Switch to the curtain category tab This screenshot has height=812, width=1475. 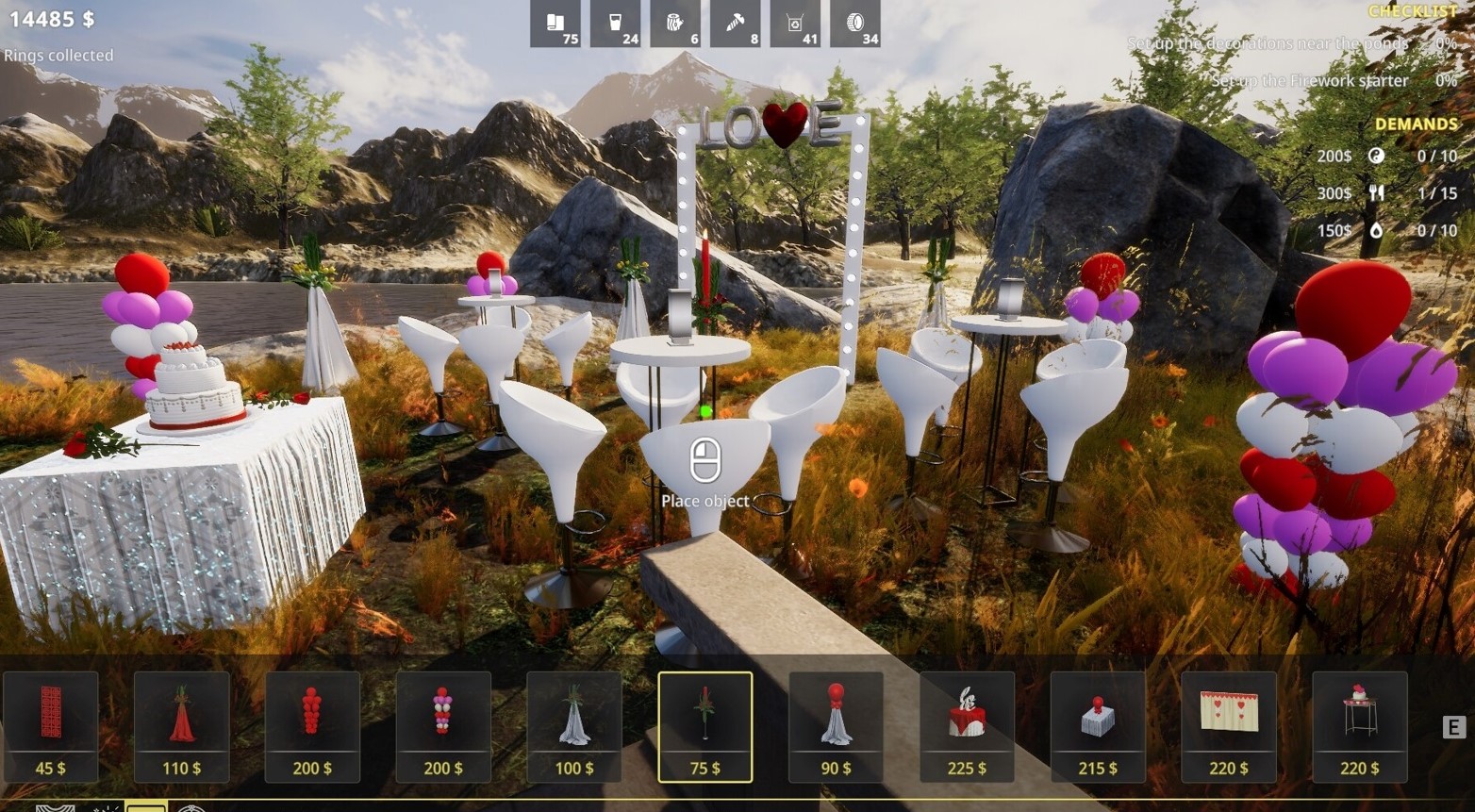55,806
